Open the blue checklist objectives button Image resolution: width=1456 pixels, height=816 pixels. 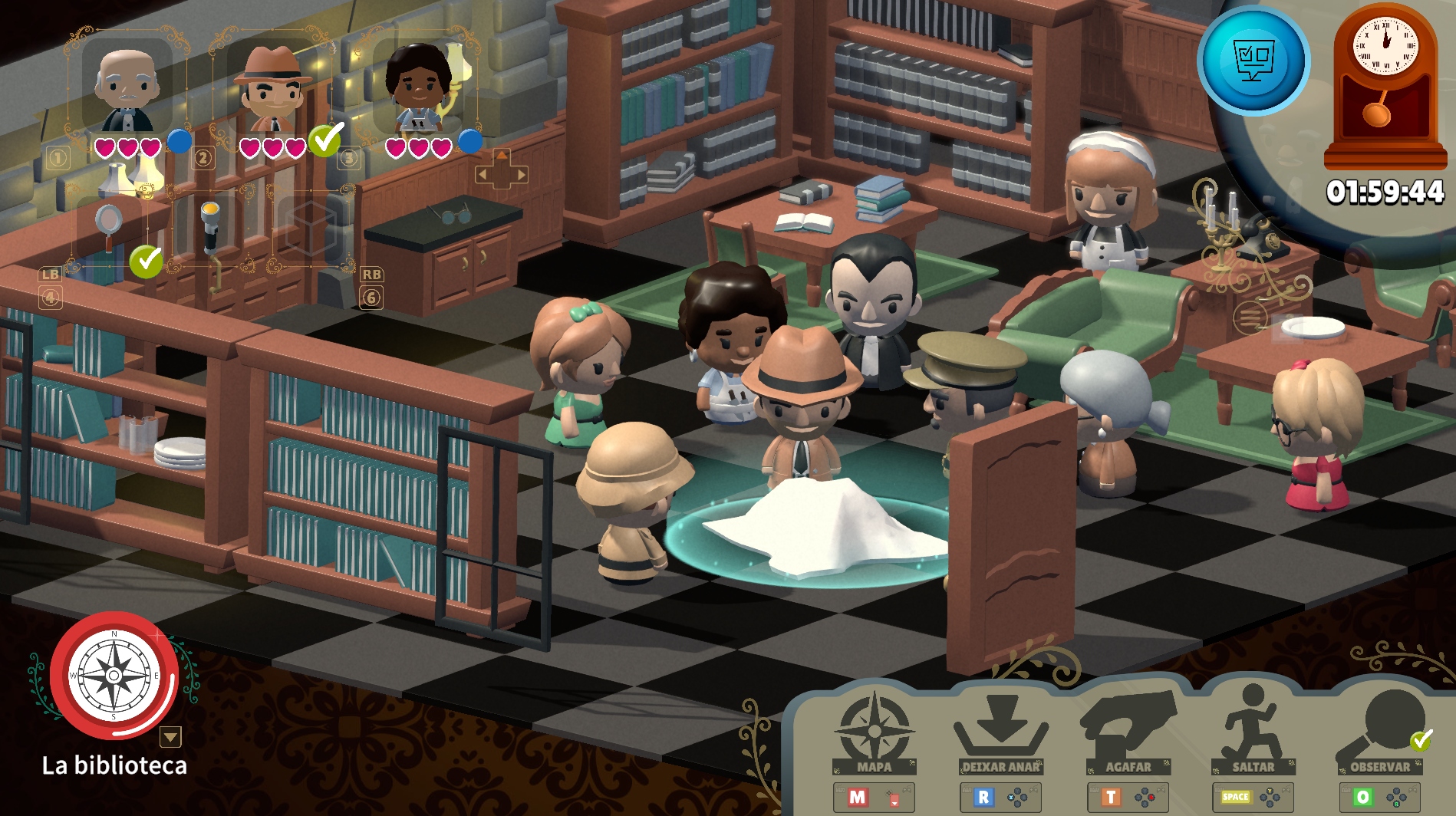coord(1253,61)
